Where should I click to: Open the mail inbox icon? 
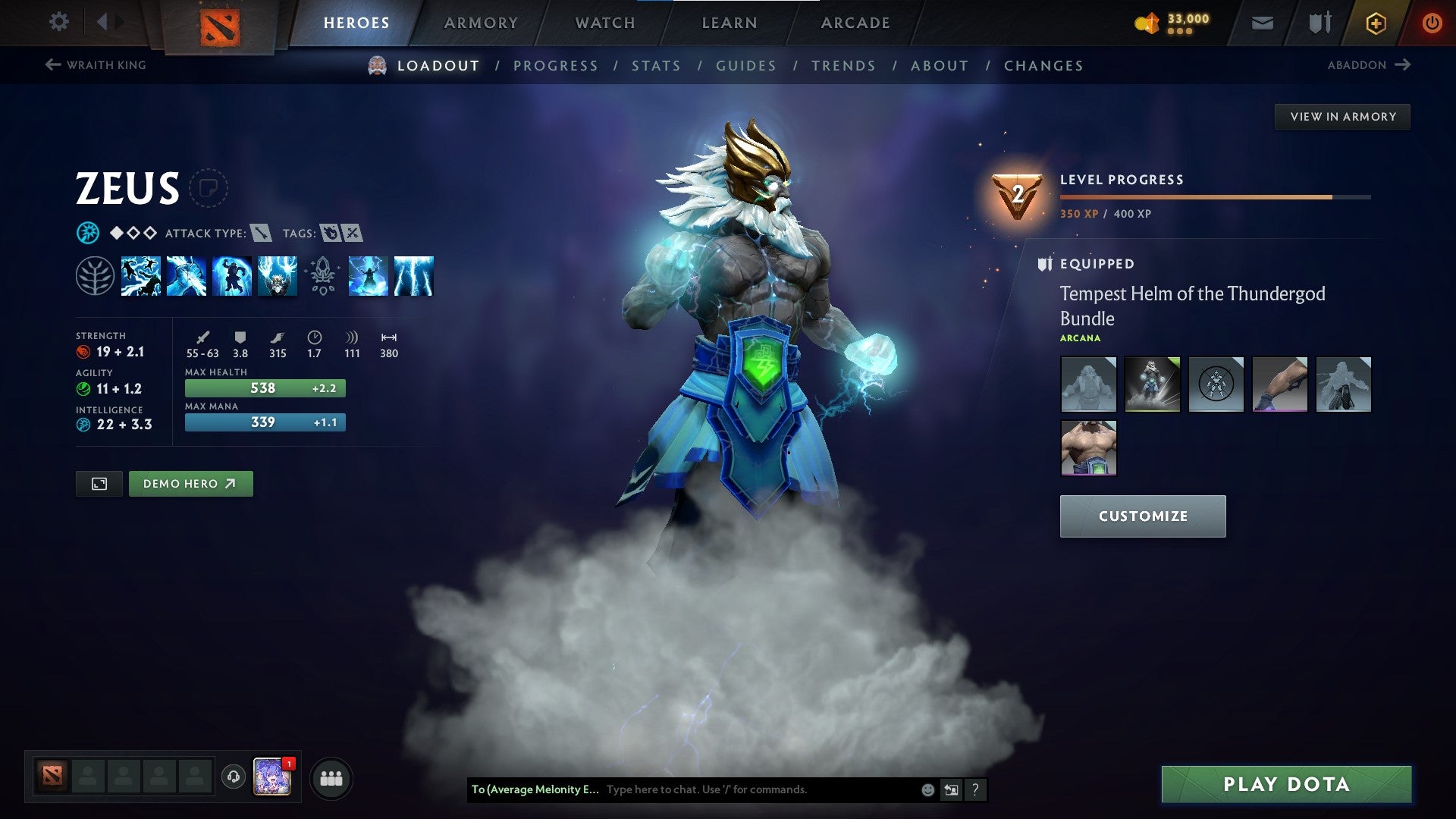pos(1263,22)
